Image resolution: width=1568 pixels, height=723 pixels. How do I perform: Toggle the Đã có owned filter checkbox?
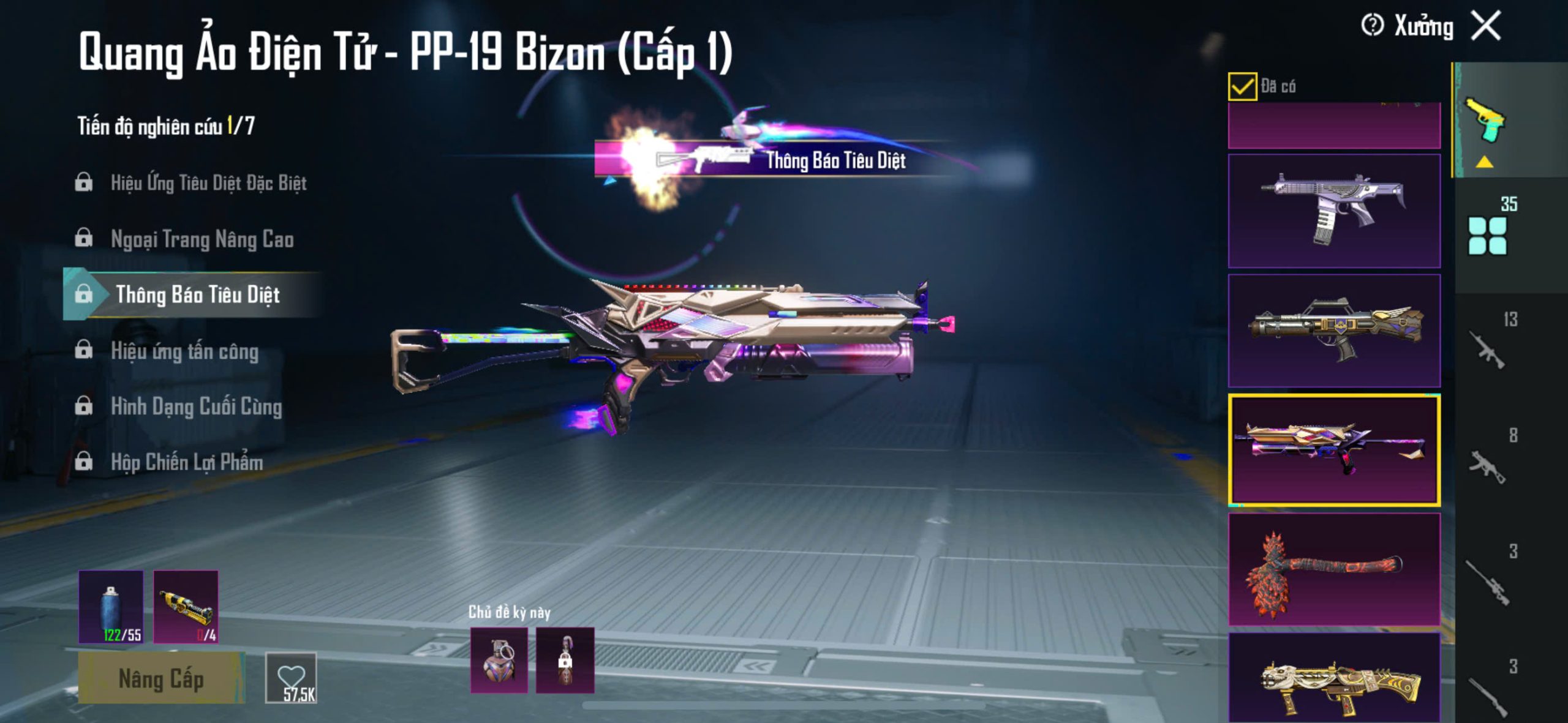point(1242,86)
